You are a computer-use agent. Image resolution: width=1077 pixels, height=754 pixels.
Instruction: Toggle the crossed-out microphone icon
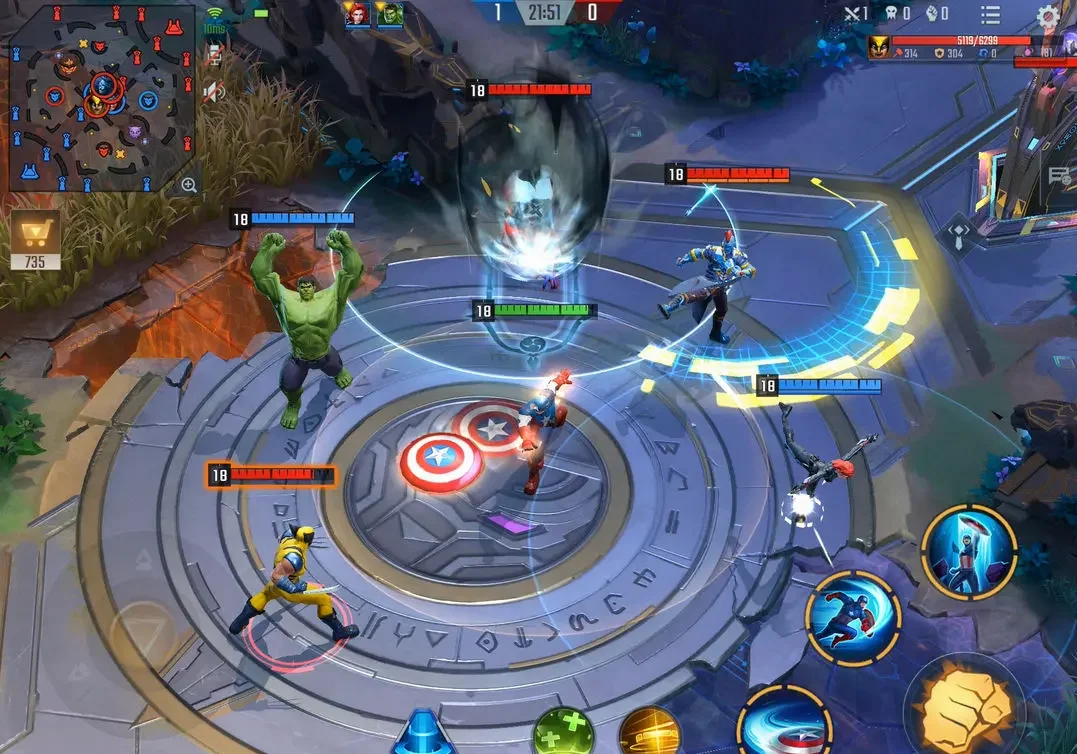coord(213,55)
